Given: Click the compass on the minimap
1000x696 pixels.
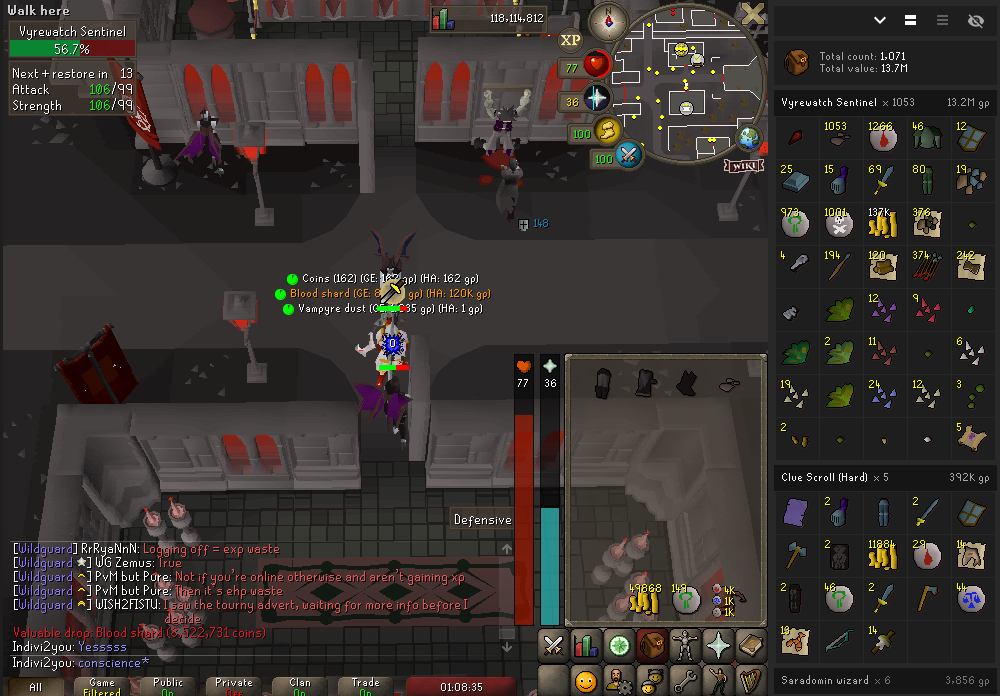Looking at the screenshot, I should [608, 21].
